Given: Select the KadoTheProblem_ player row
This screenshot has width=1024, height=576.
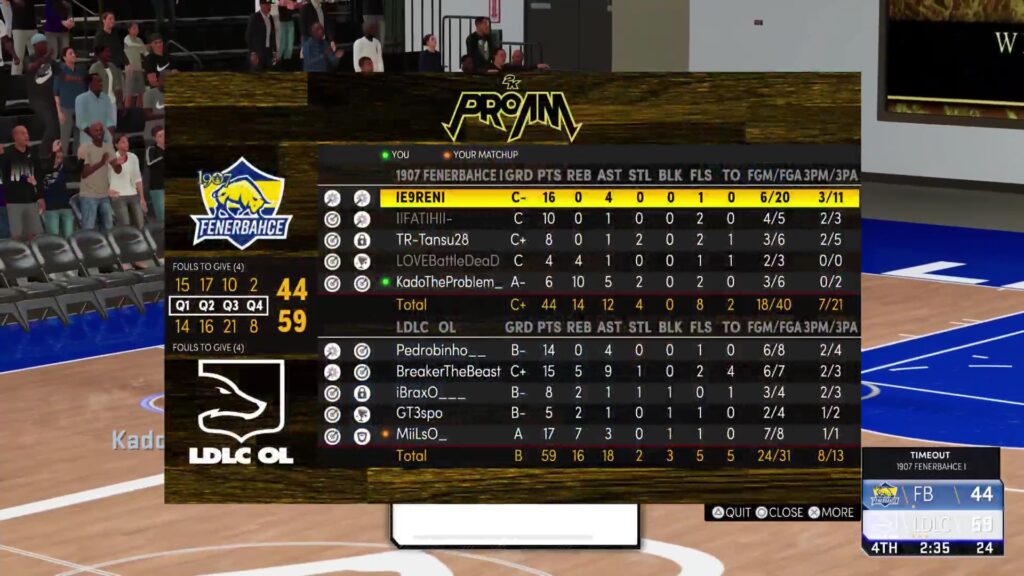Looking at the screenshot, I should [x=449, y=283].
